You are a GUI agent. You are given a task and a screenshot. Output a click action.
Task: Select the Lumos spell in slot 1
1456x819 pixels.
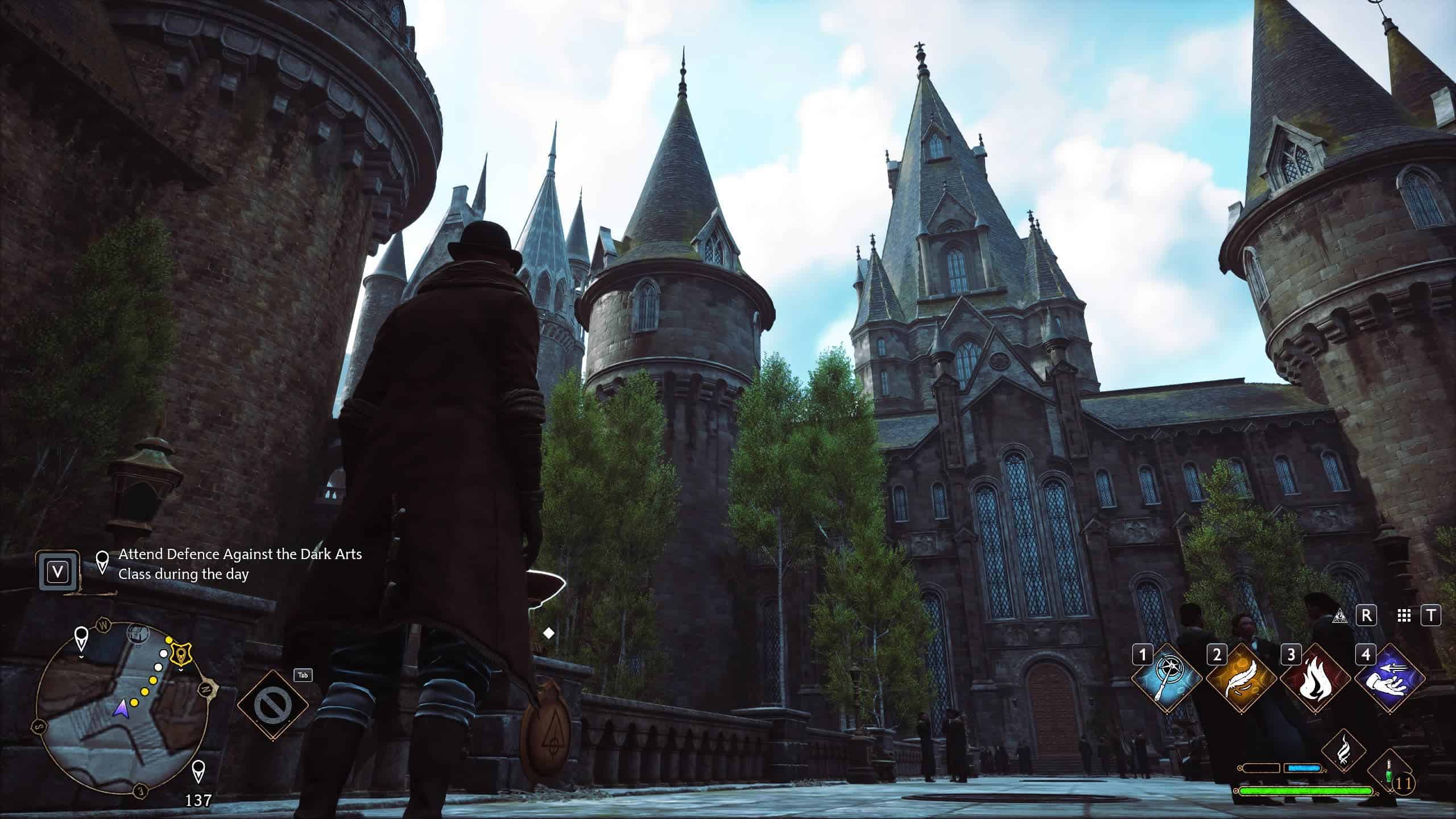tap(1166, 679)
